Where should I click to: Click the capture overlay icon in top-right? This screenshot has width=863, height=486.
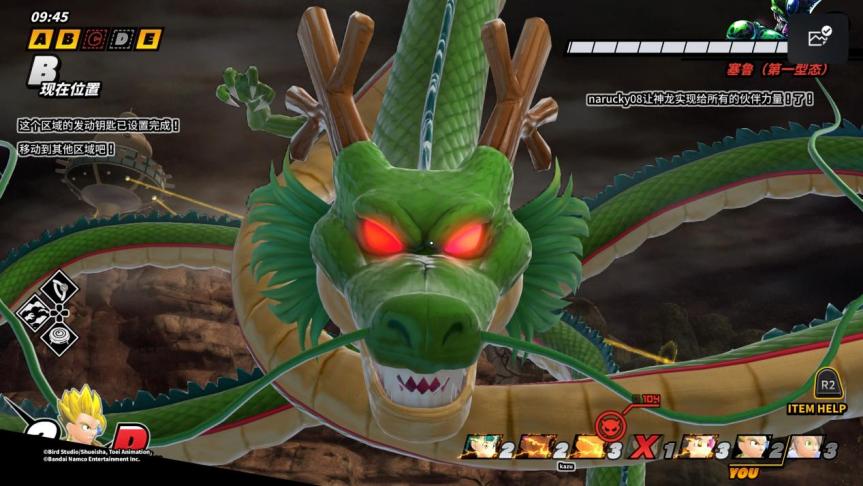tap(819, 38)
